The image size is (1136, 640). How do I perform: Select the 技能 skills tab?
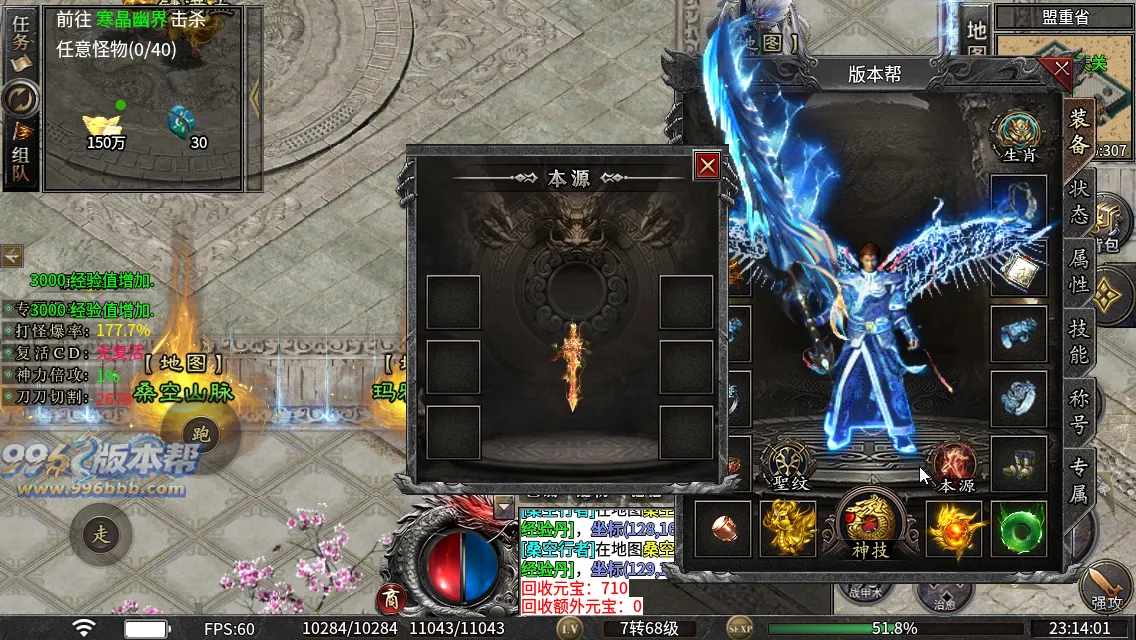point(1080,341)
